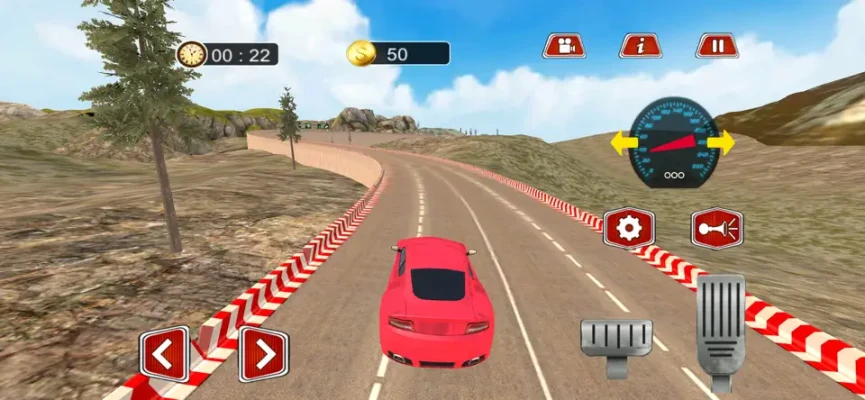
Task: Tap the gear settings button
Action: pyautogui.click(x=629, y=229)
